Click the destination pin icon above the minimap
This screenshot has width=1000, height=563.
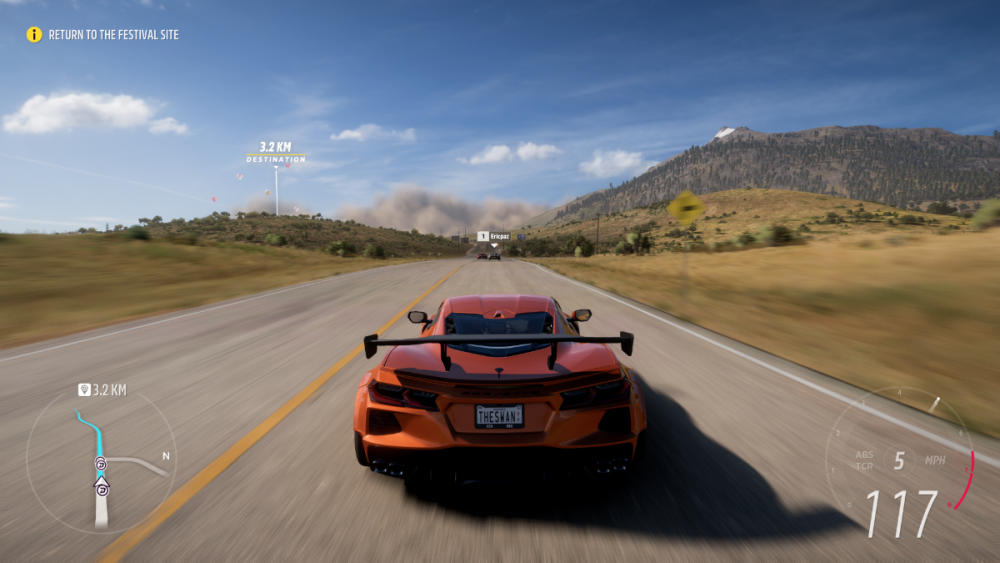[x=85, y=389]
